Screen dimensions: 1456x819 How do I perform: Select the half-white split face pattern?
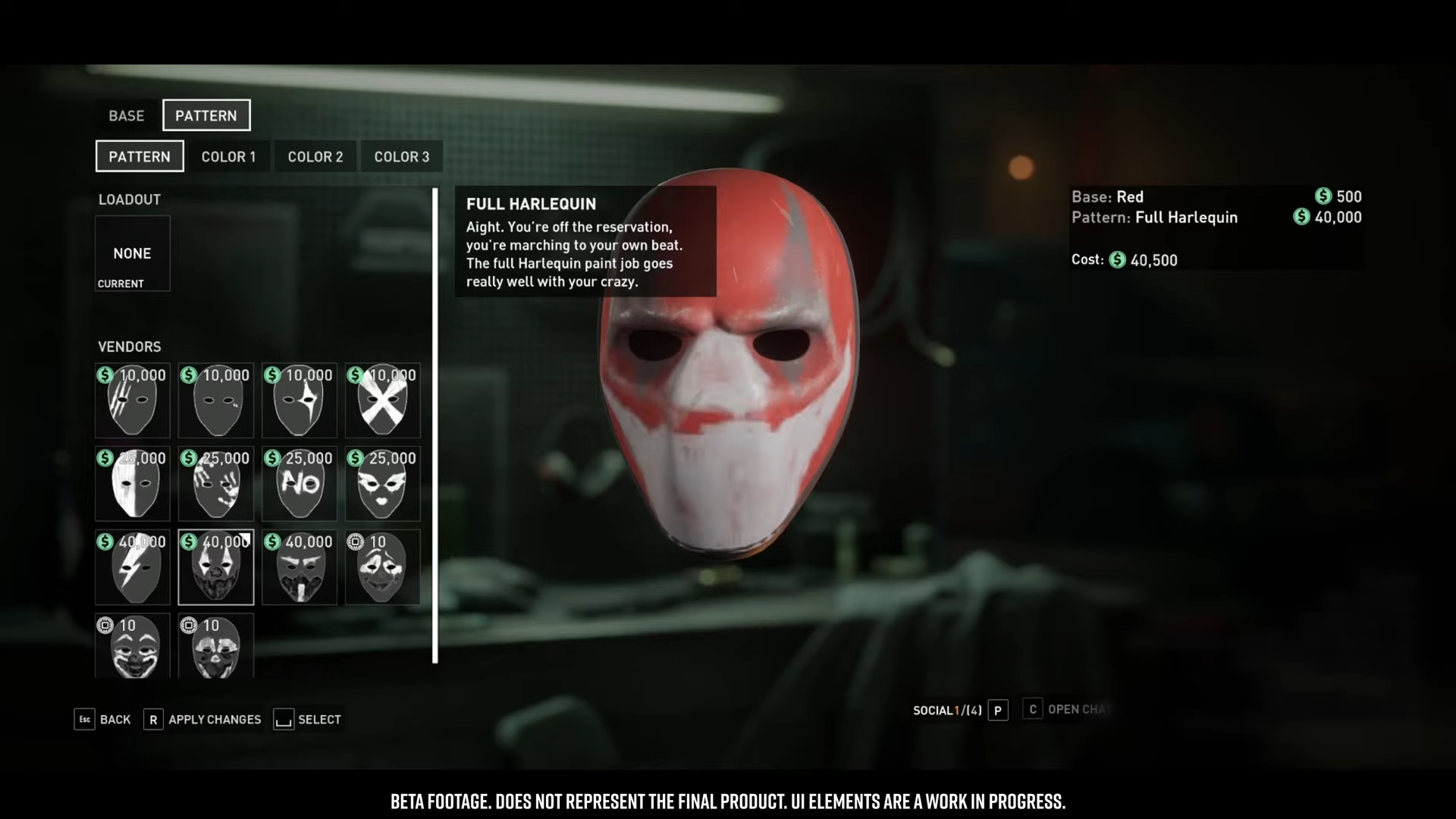[x=133, y=485]
